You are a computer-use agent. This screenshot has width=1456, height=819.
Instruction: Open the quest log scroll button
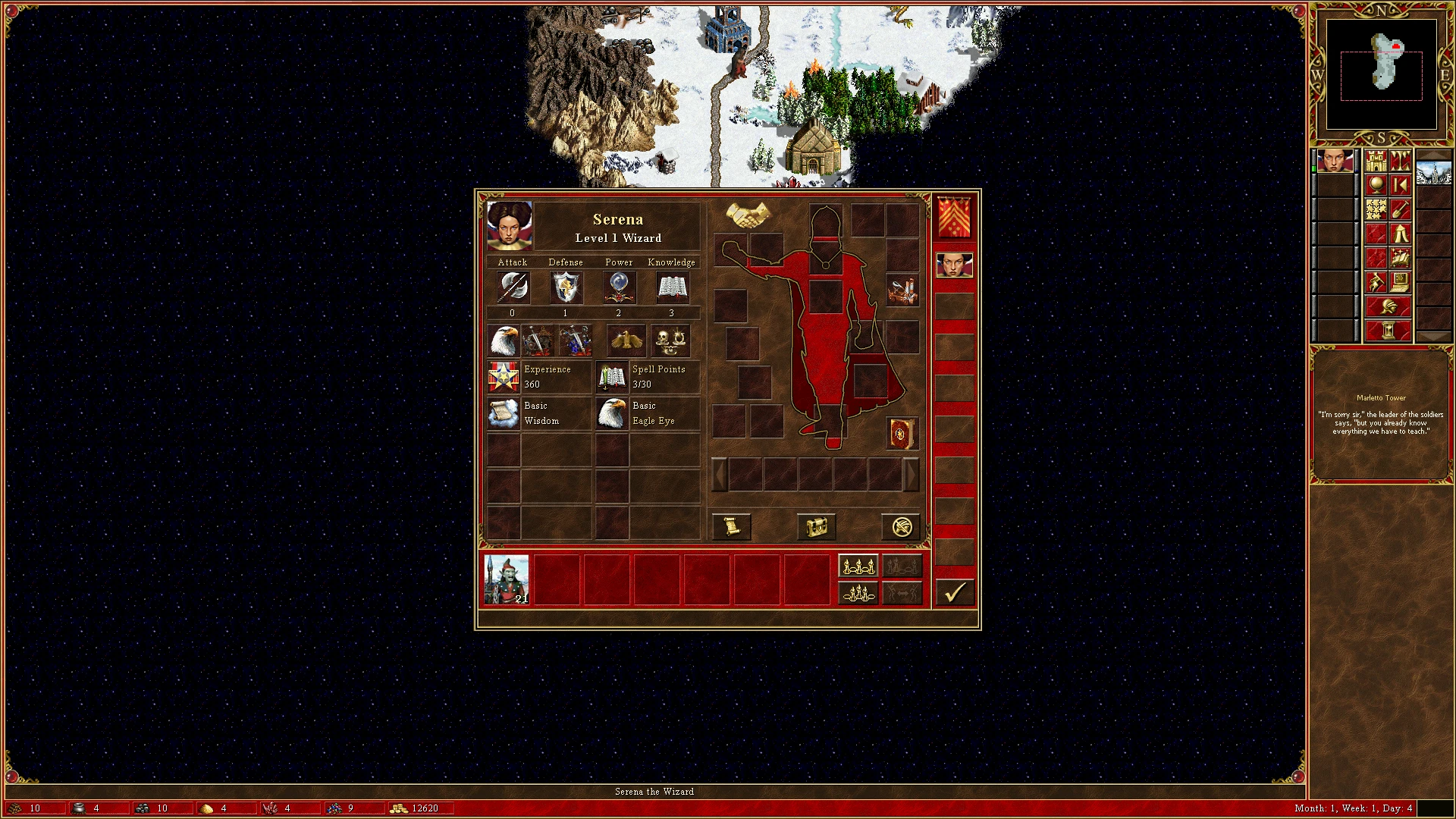coord(732,526)
